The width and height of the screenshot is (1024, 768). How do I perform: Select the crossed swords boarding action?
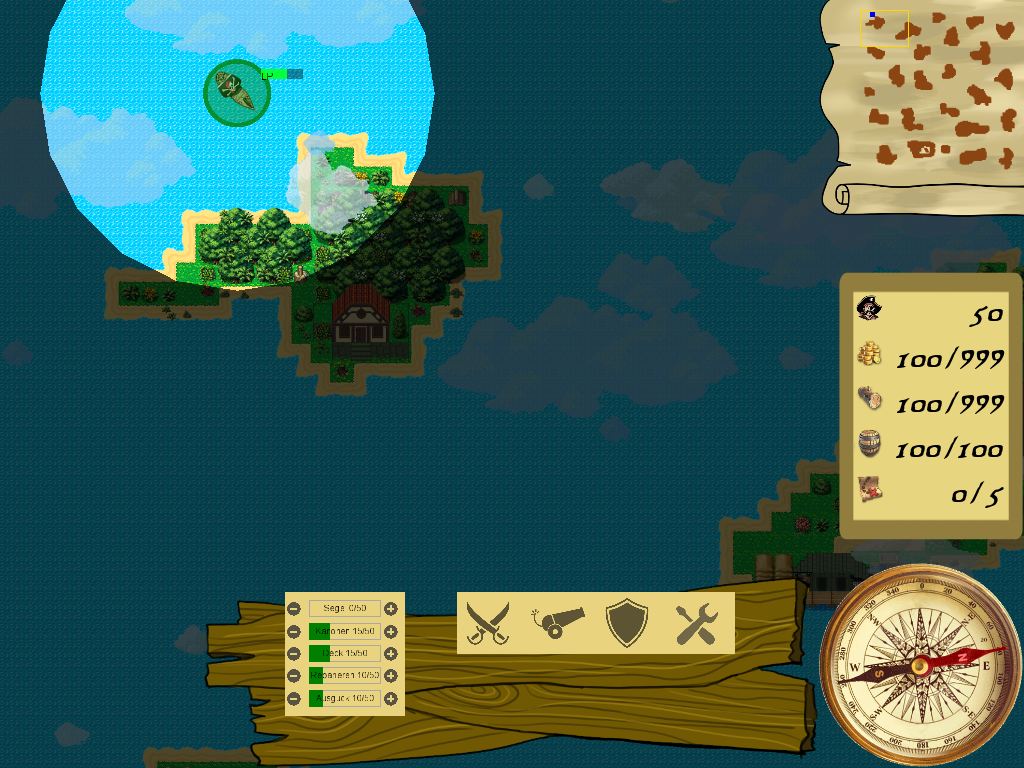click(488, 623)
